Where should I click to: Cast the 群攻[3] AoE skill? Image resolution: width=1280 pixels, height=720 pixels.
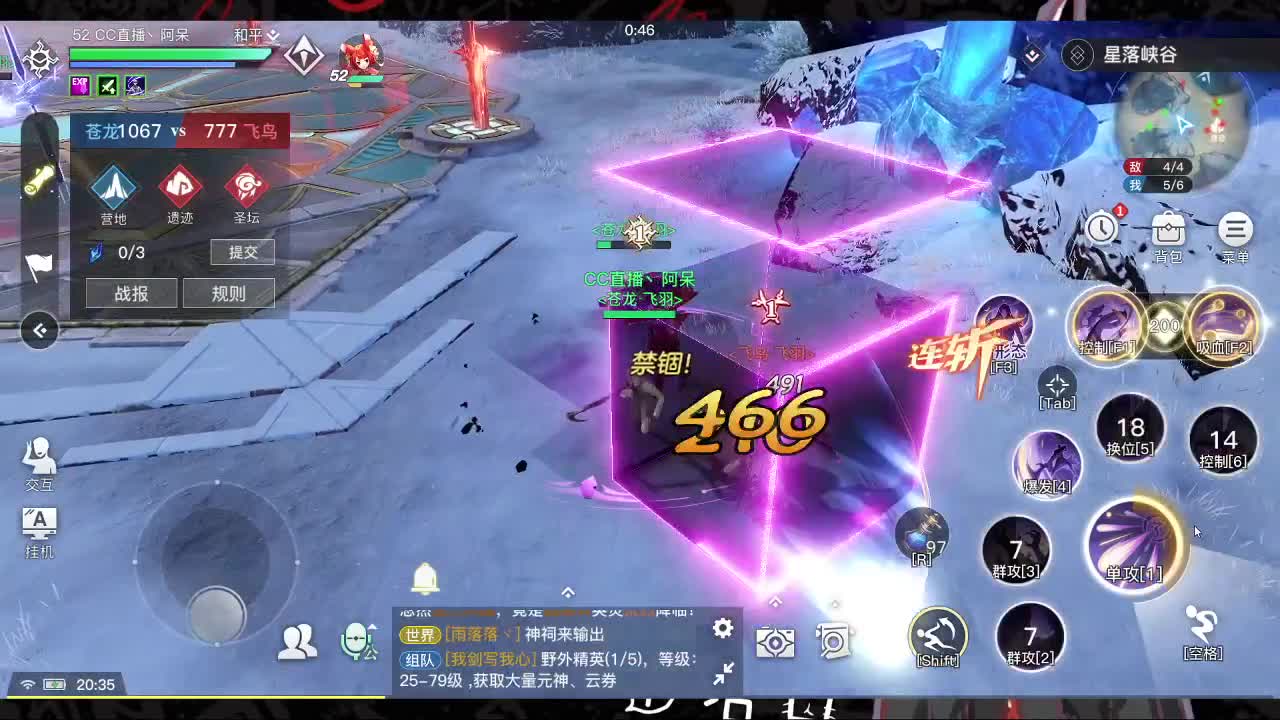pos(1016,548)
